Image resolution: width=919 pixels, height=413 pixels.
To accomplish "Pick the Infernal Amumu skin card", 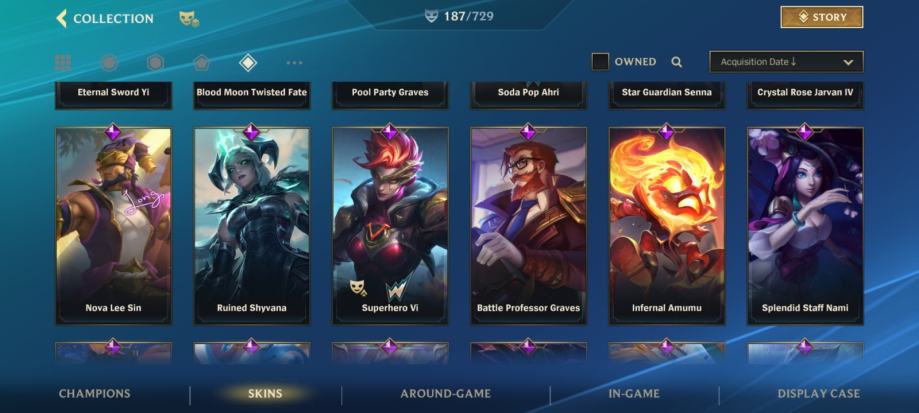I will [x=666, y=225].
